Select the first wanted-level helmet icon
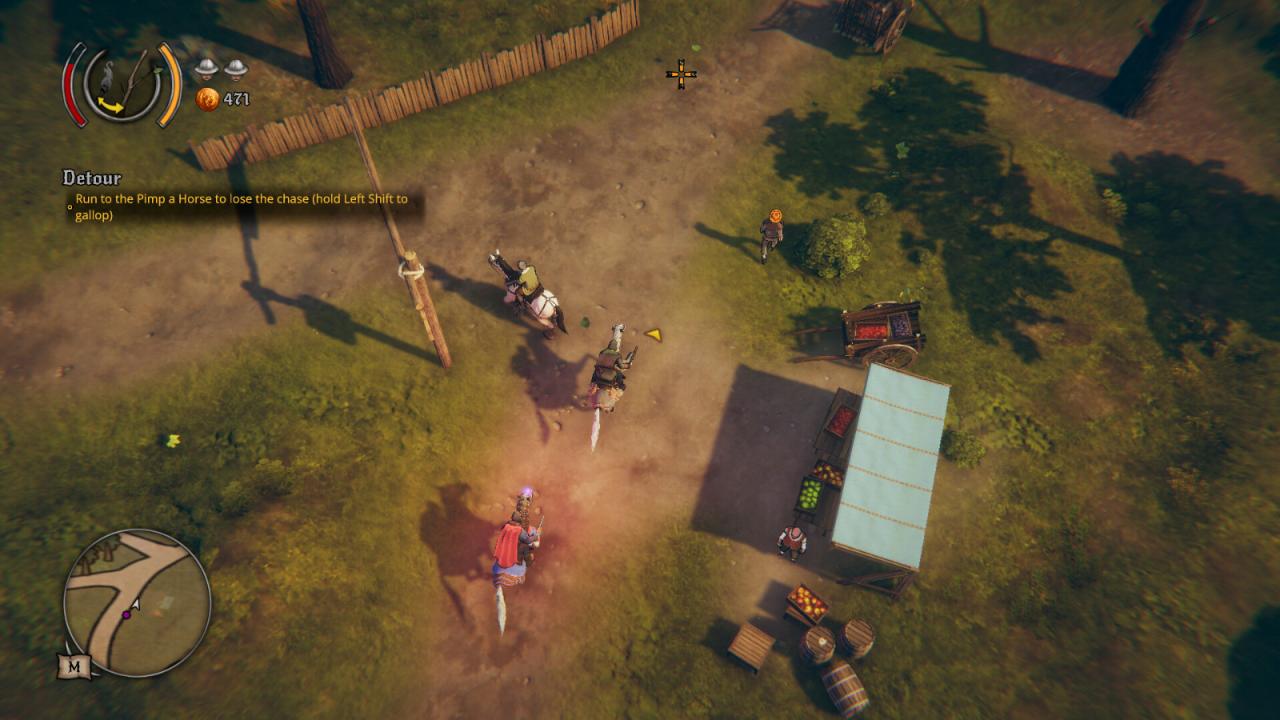 [204, 70]
